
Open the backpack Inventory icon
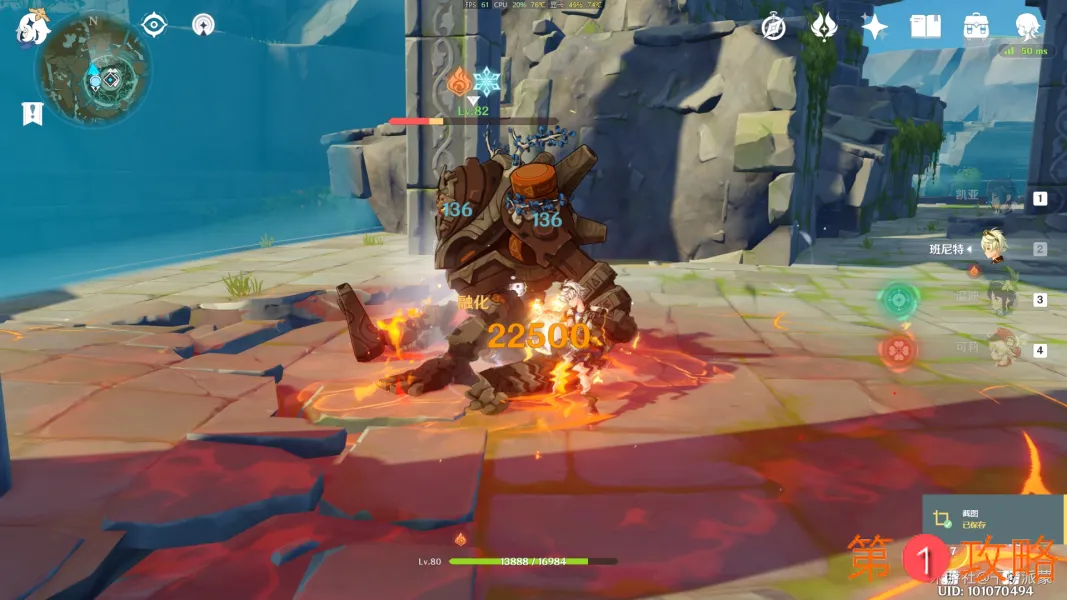click(976, 27)
